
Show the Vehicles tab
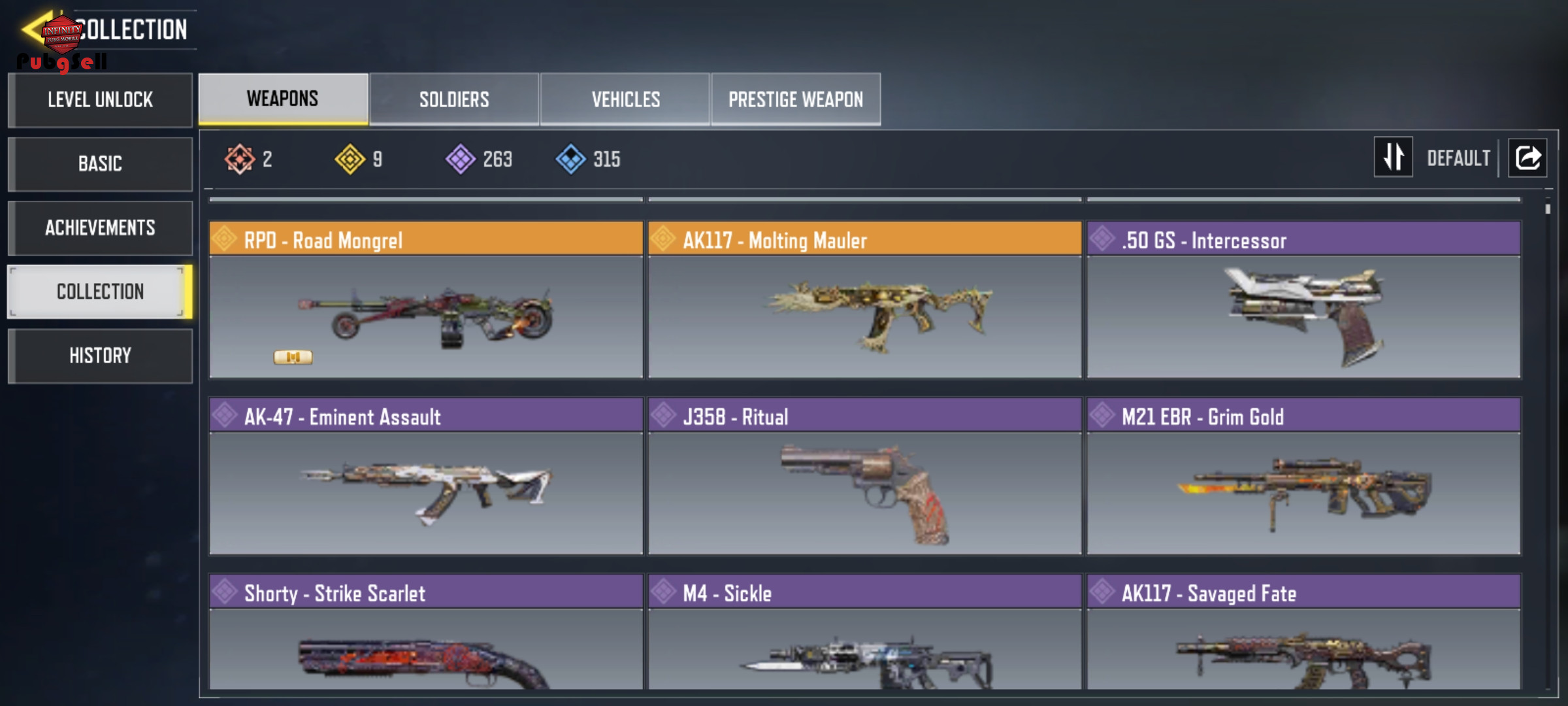(x=625, y=99)
